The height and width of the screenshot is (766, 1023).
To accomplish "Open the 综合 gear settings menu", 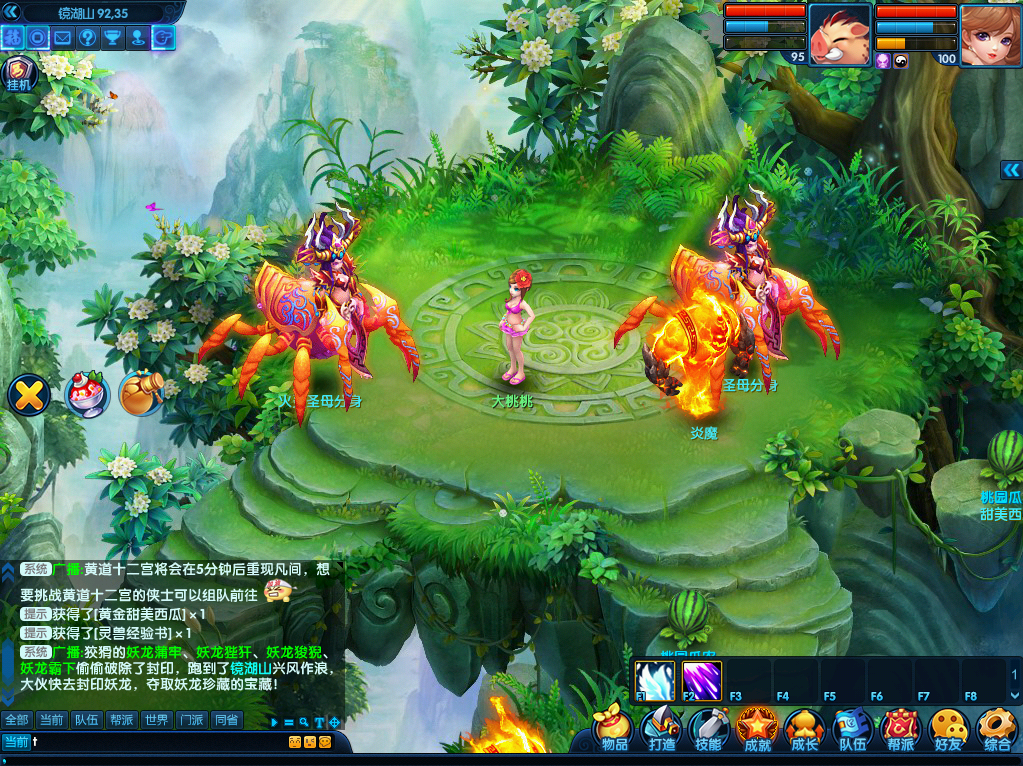I will click(996, 729).
